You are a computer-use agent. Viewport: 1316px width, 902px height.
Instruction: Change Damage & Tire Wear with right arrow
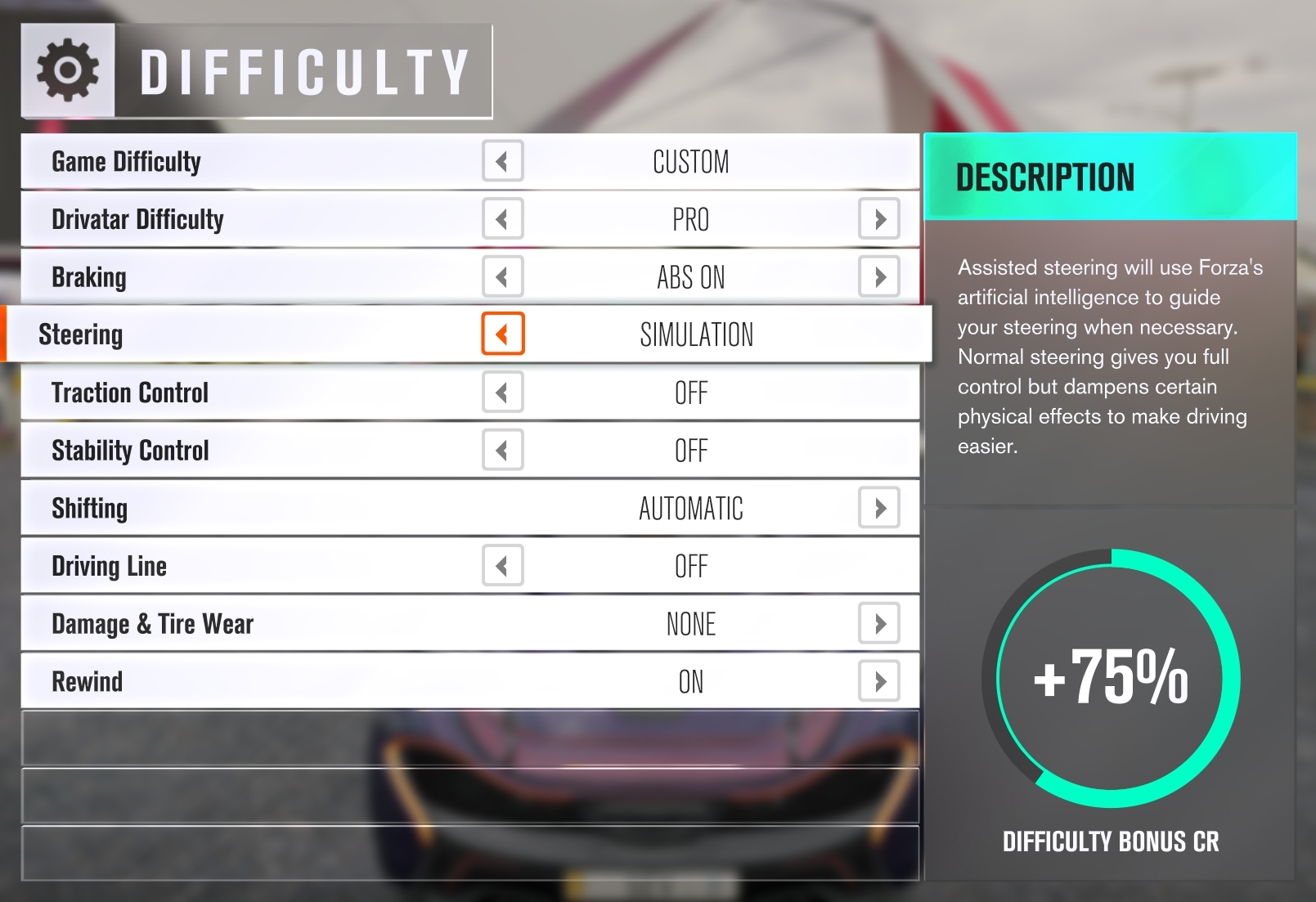click(879, 624)
